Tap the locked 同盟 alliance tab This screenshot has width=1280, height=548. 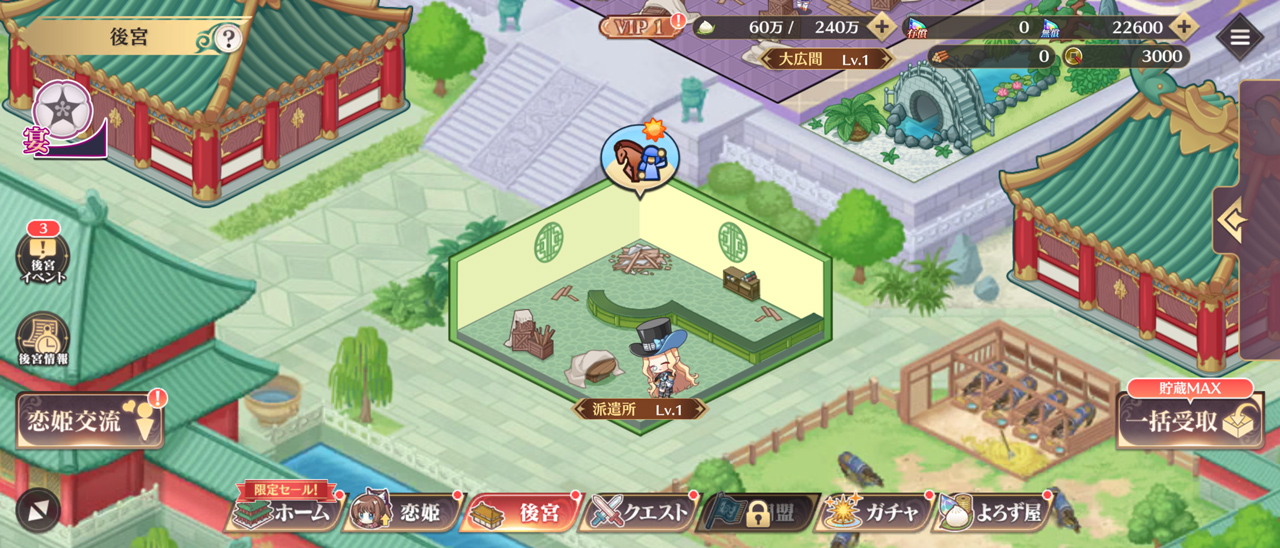click(760, 513)
